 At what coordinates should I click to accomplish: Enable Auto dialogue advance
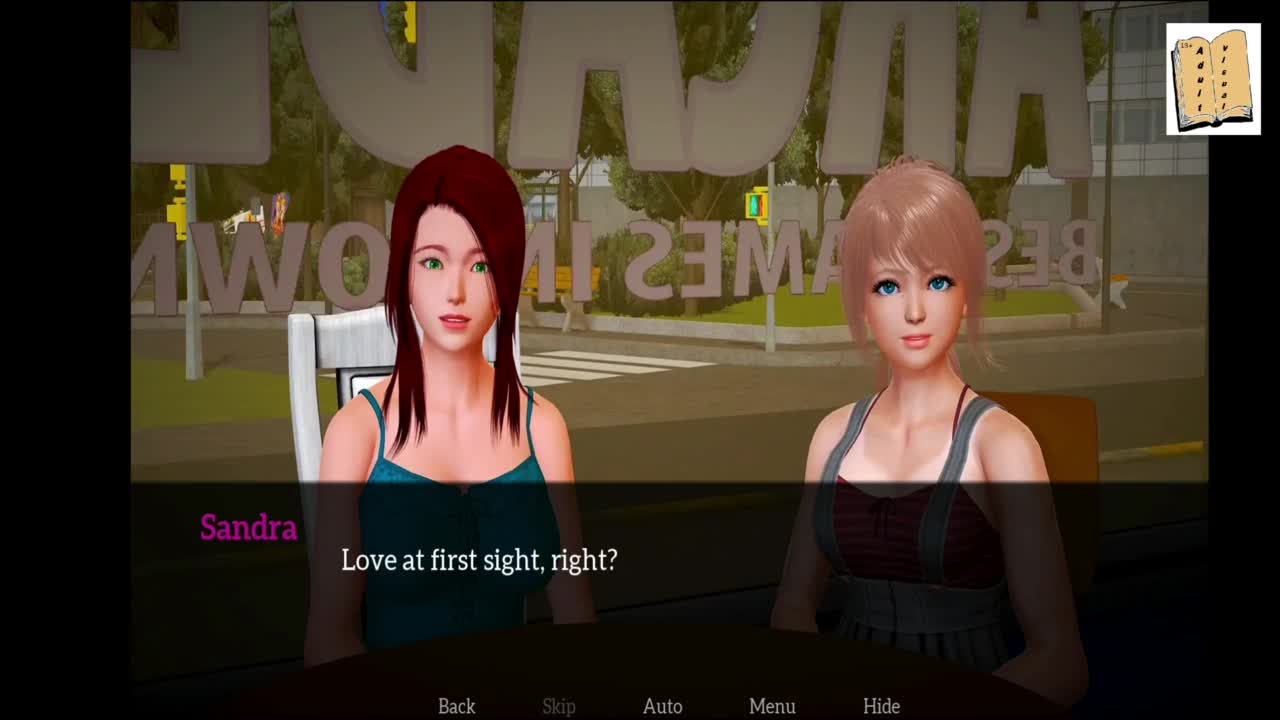coord(662,706)
